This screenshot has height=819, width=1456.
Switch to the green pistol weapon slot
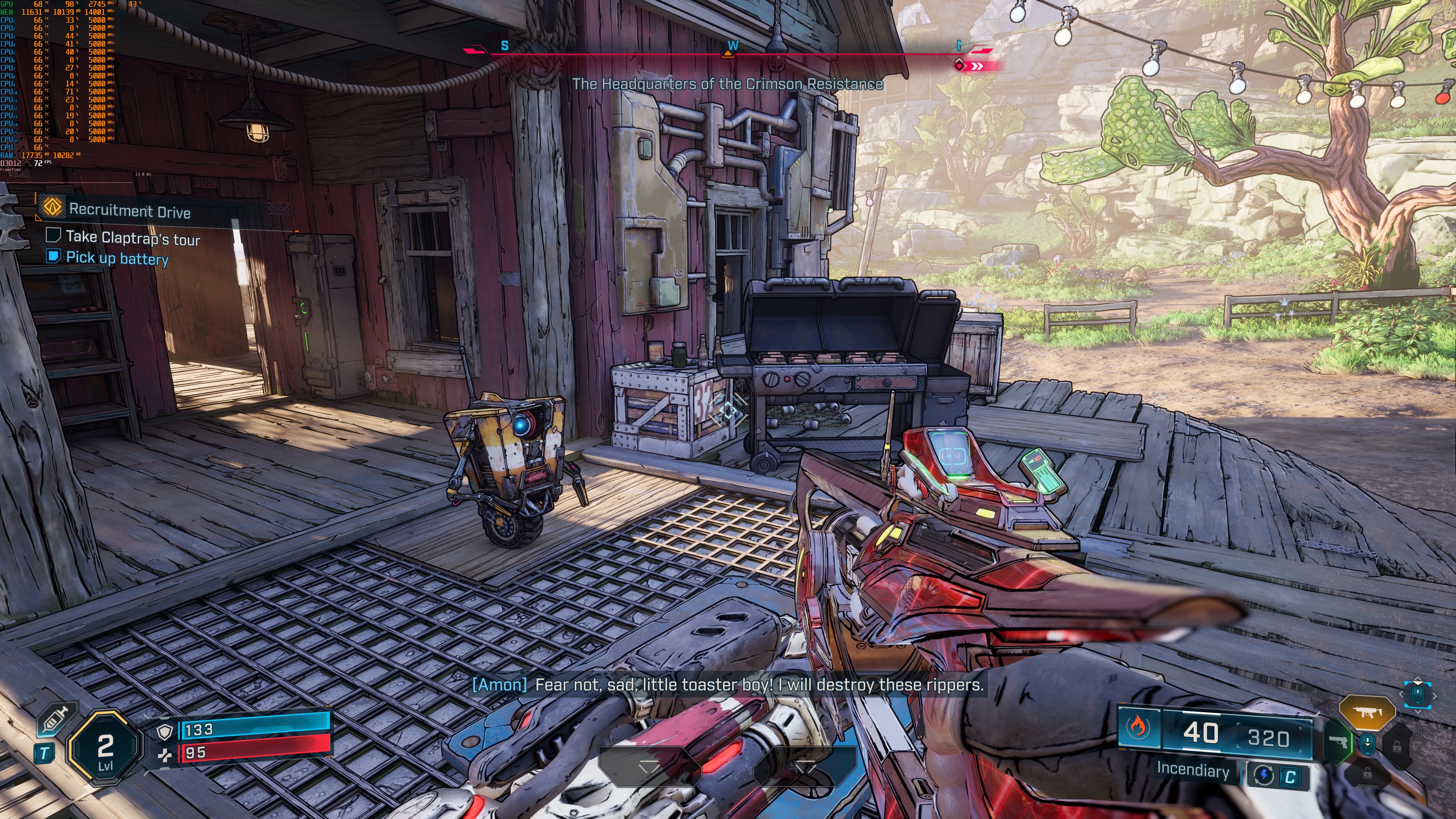point(1338,741)
